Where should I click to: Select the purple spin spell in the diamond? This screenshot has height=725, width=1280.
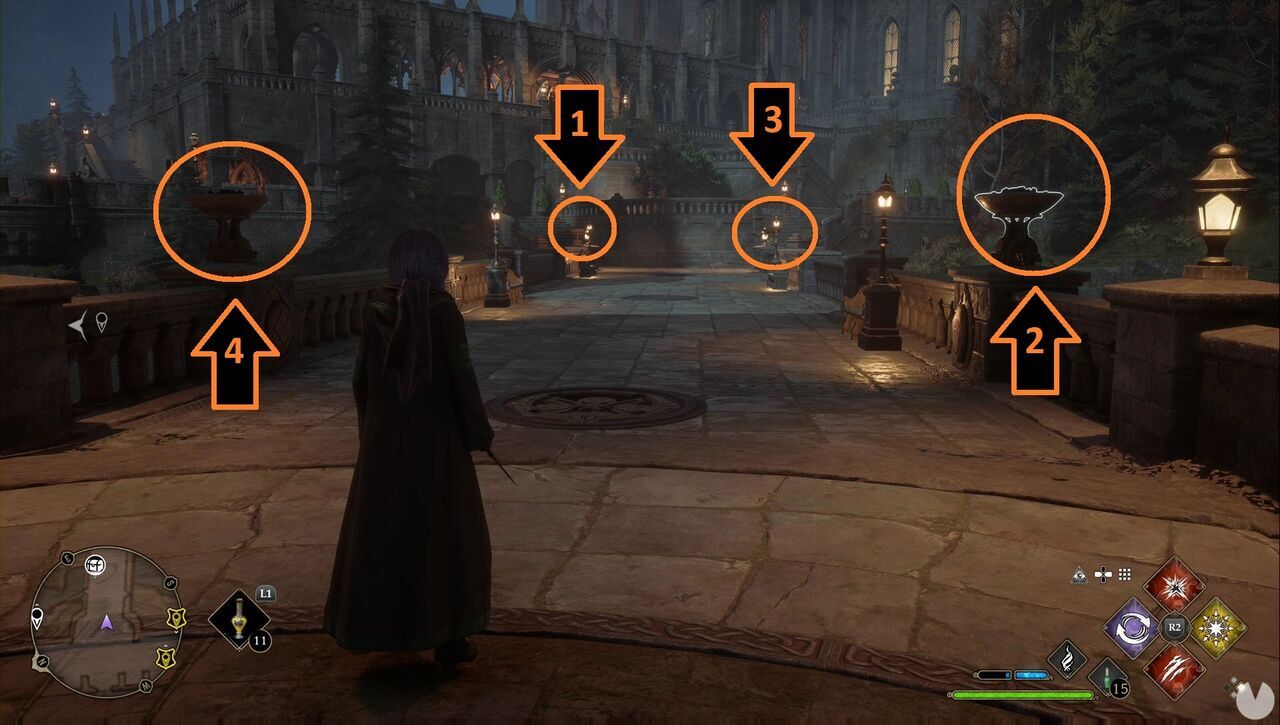1133,627
